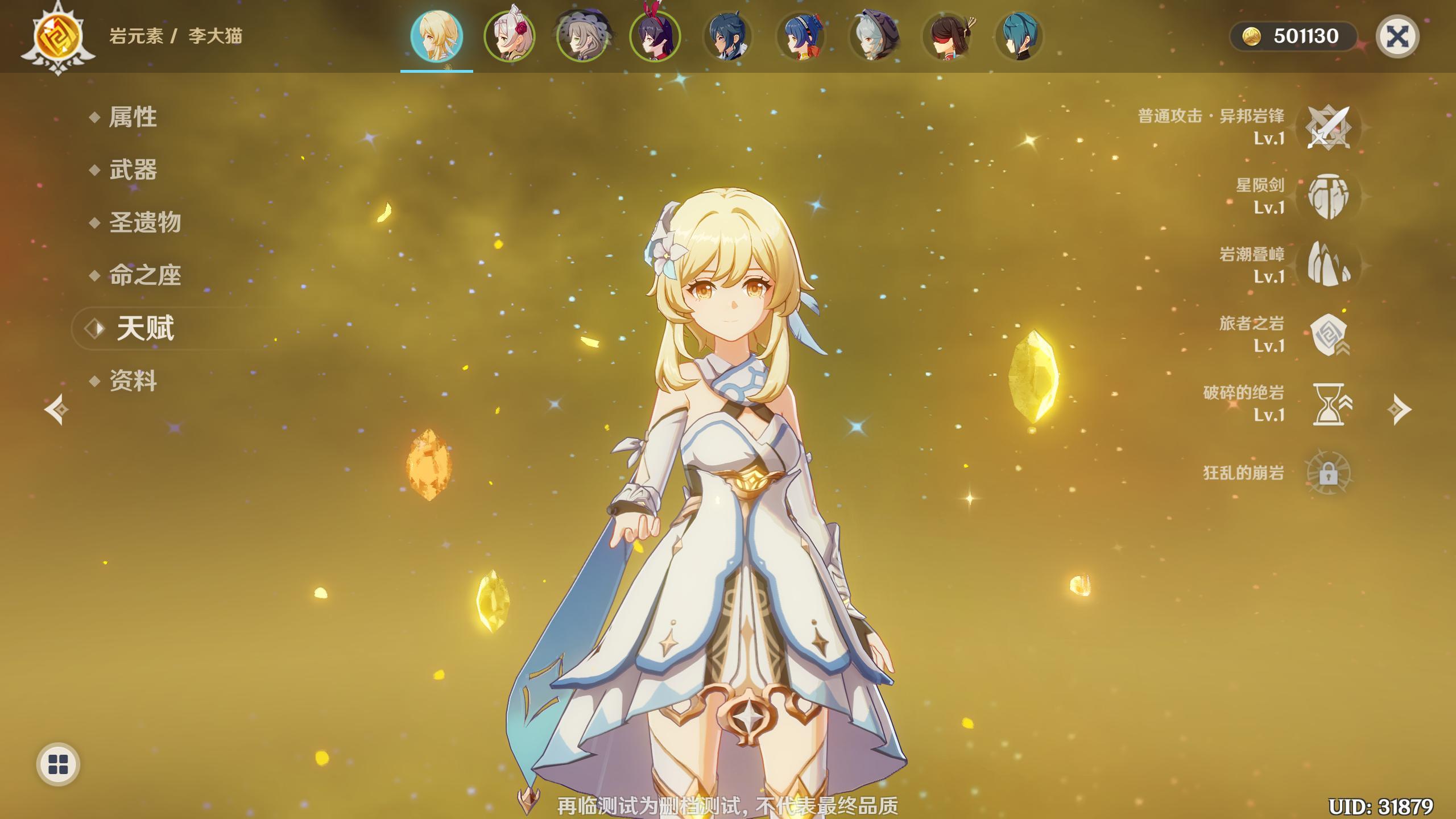
Task: Select the blonde Traveler portrait
Action: pyautogui.click(x=436, y=36)
